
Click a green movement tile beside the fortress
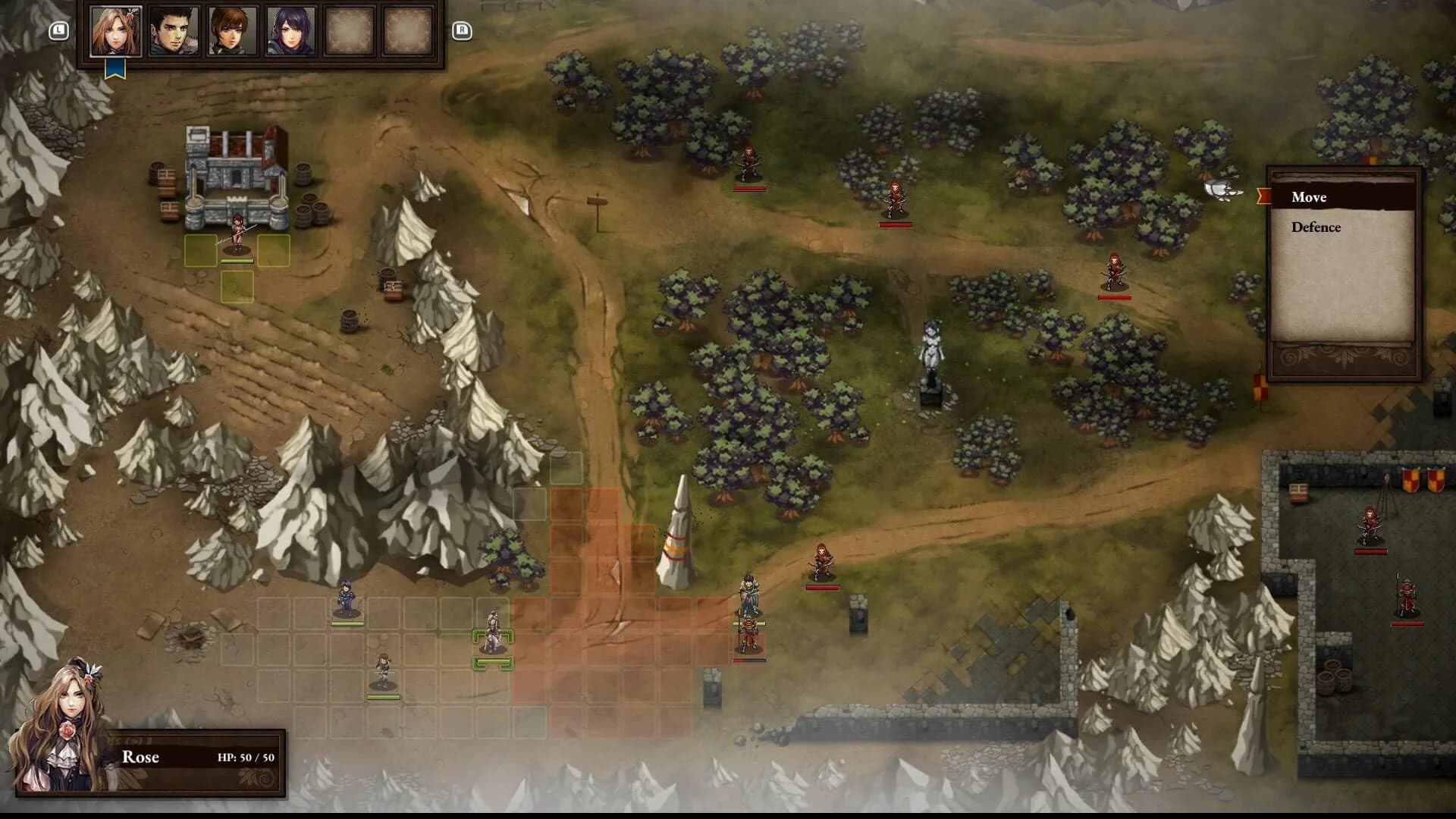[201, 249]
